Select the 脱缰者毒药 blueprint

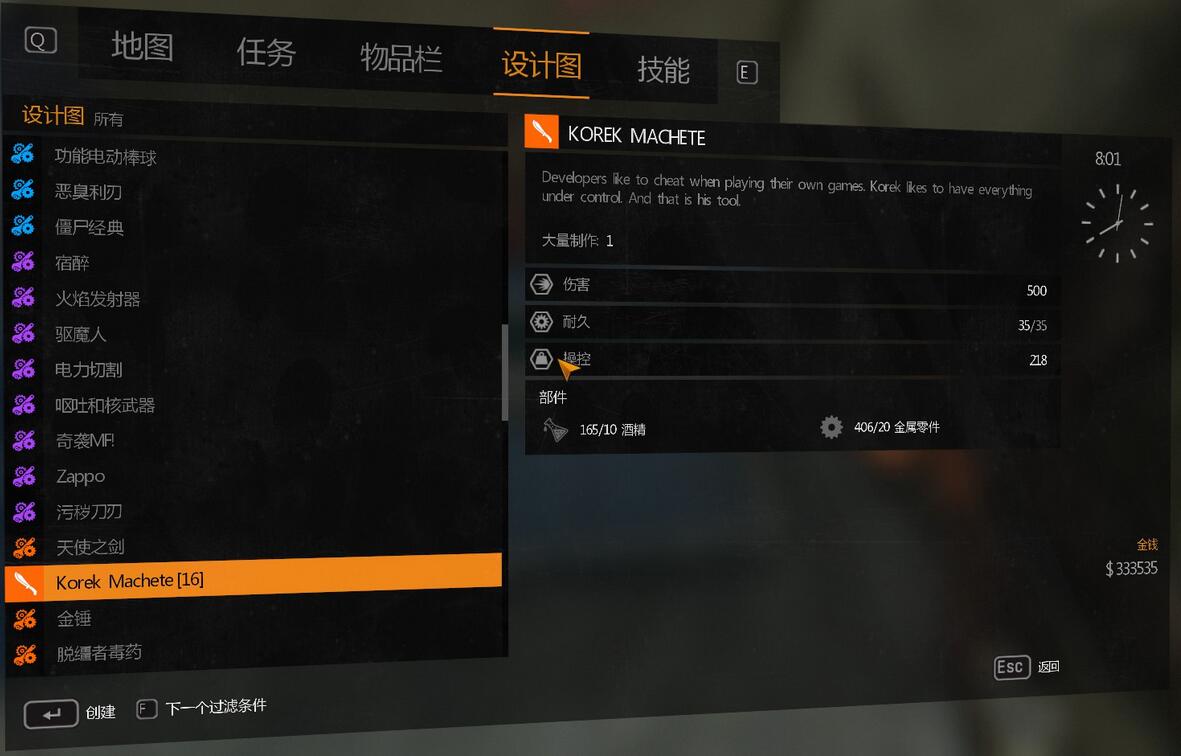click(x=99, y=653)
